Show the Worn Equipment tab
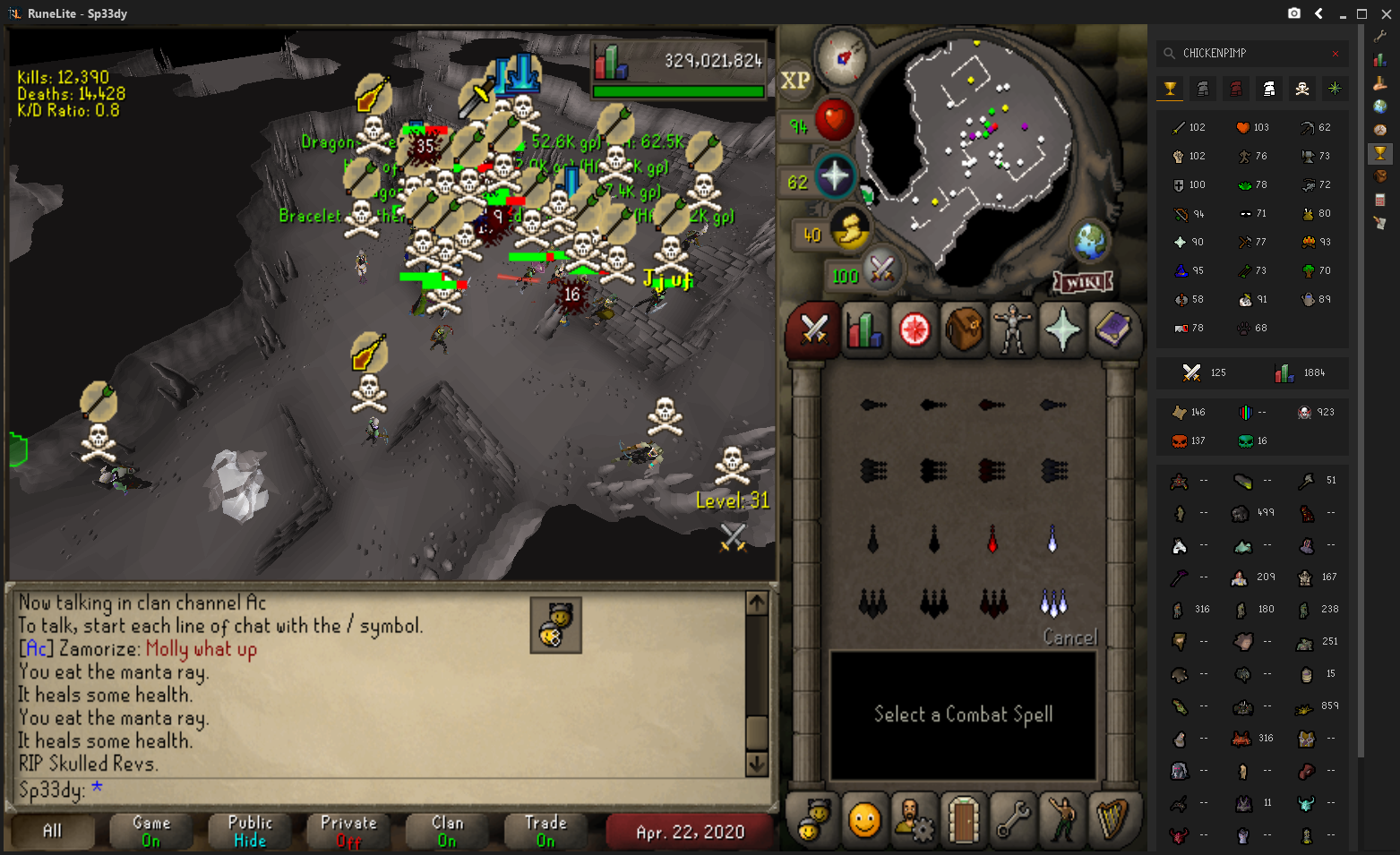 coord(1013,330)
